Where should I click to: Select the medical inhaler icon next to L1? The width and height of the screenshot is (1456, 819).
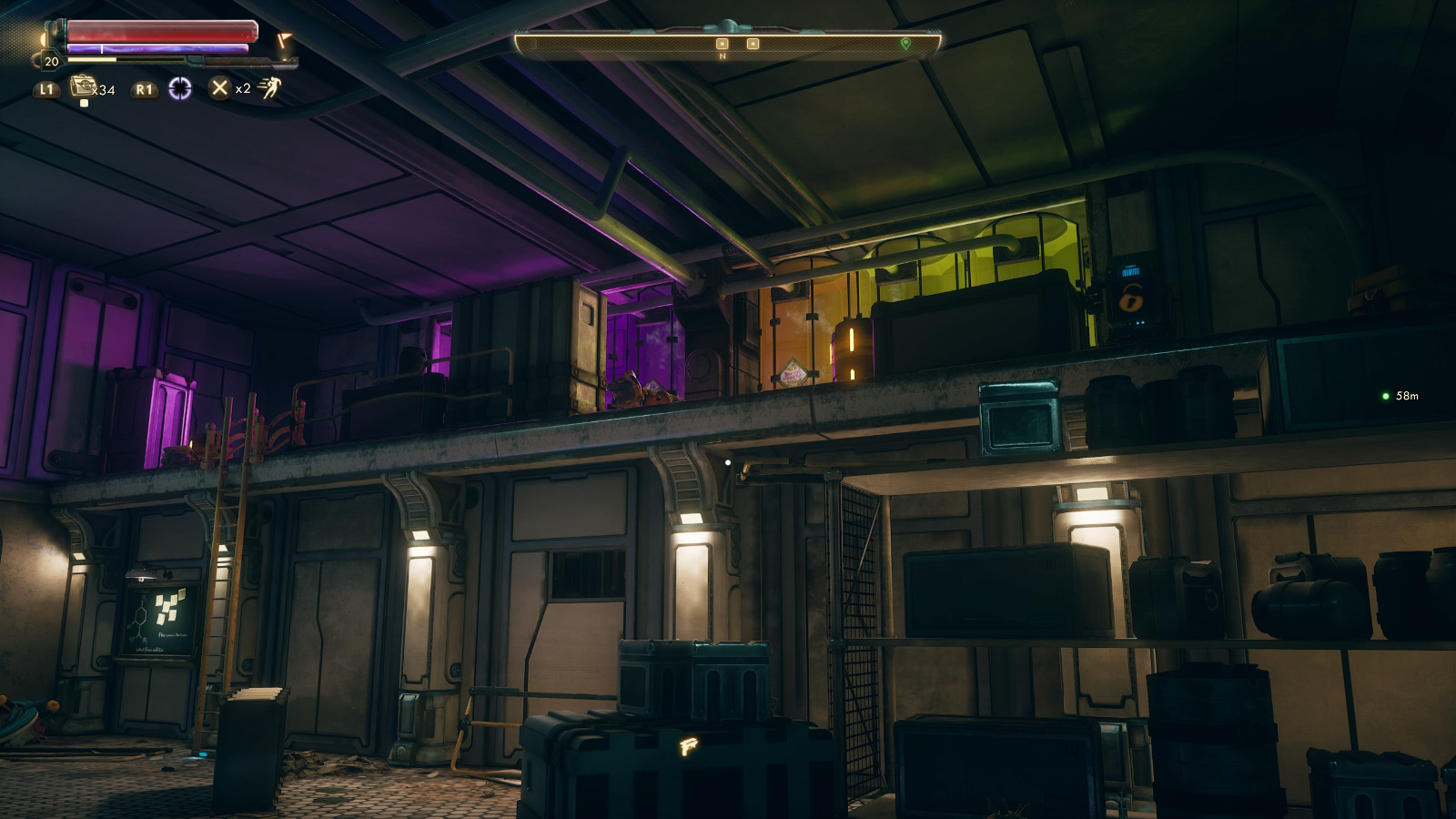click(83, 86)
